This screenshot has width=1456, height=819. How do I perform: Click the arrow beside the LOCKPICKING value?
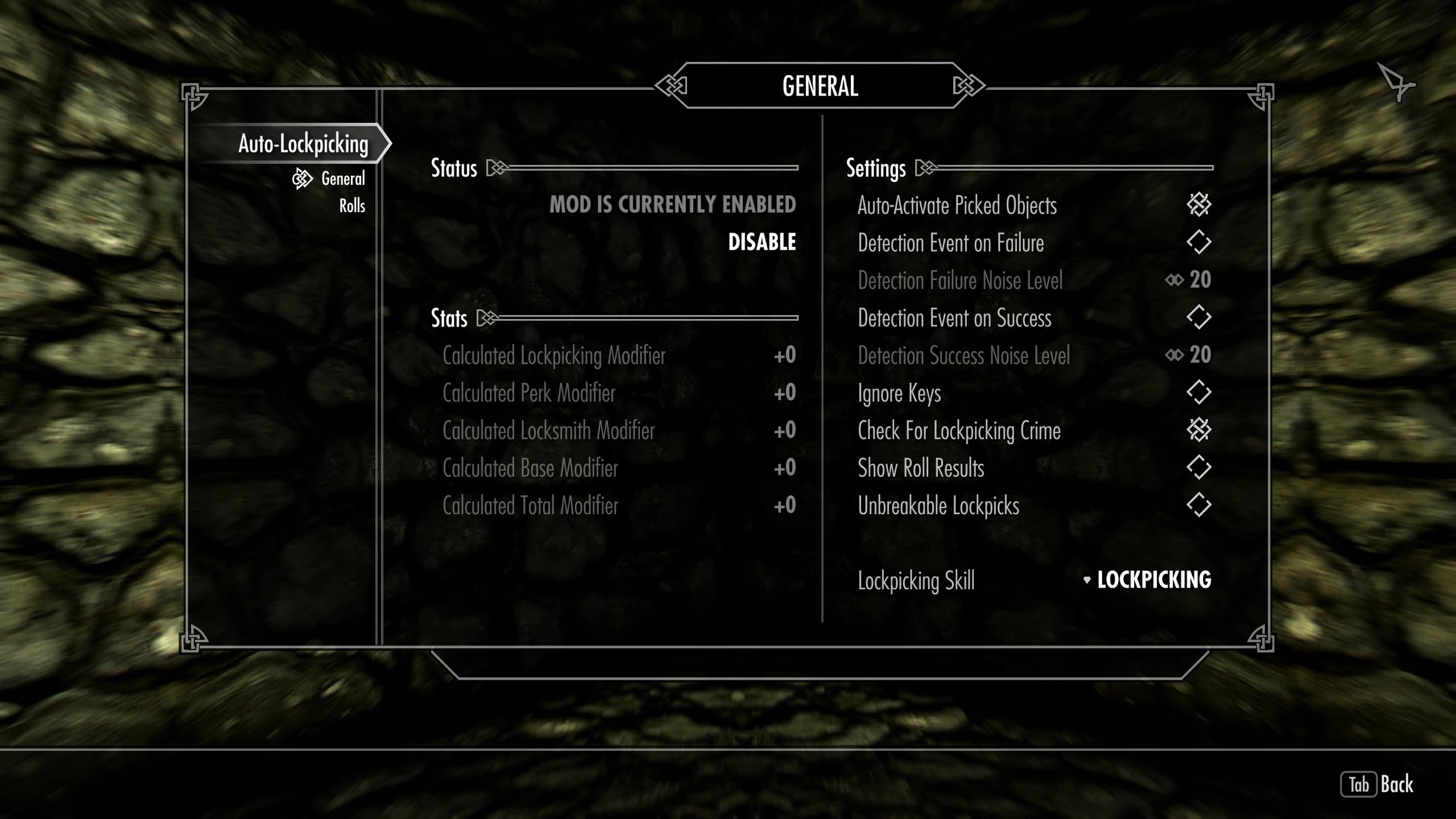tap(1087, 580)
